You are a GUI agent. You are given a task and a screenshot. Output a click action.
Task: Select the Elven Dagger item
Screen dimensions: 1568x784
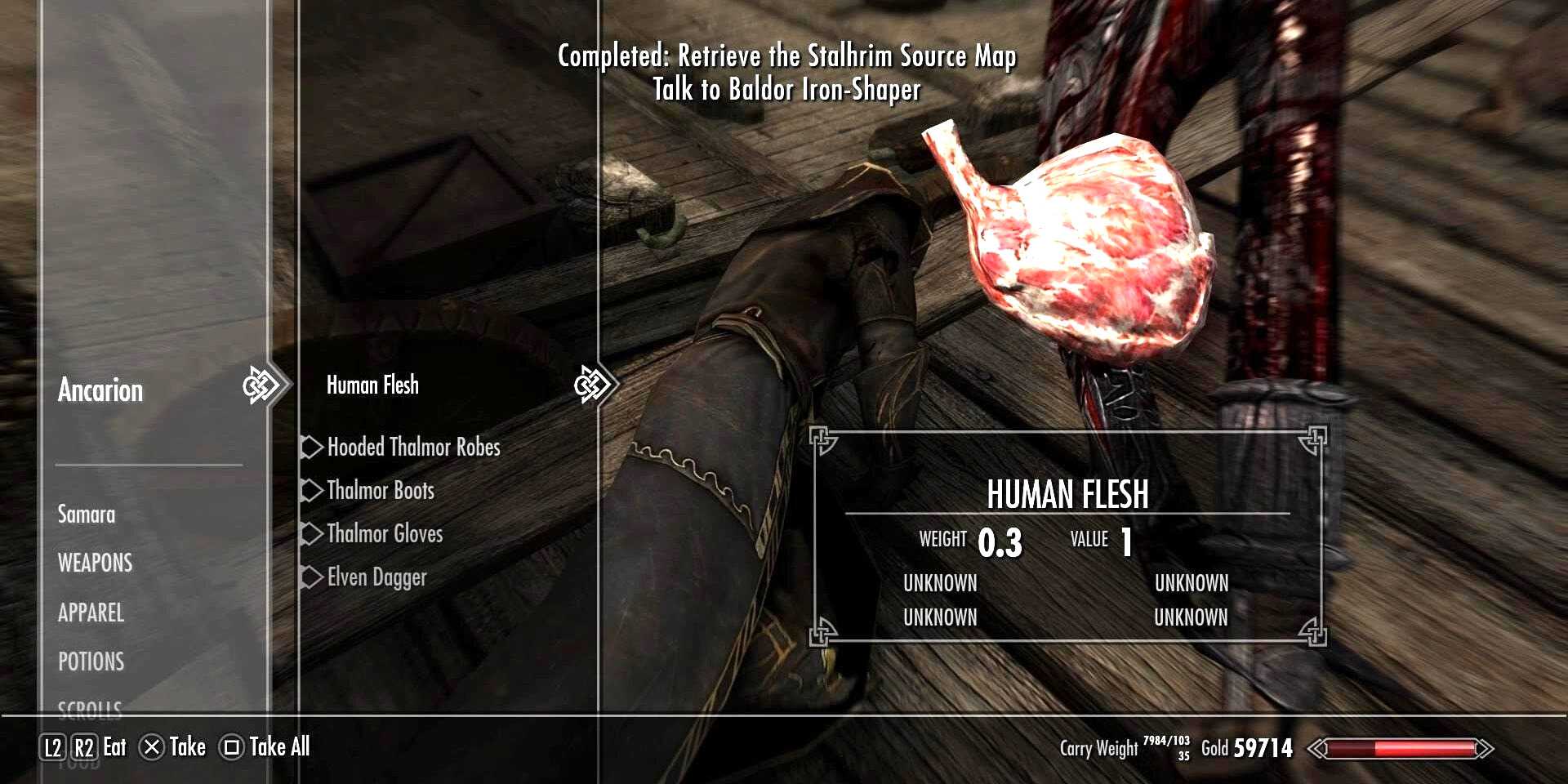pos(376,577)
